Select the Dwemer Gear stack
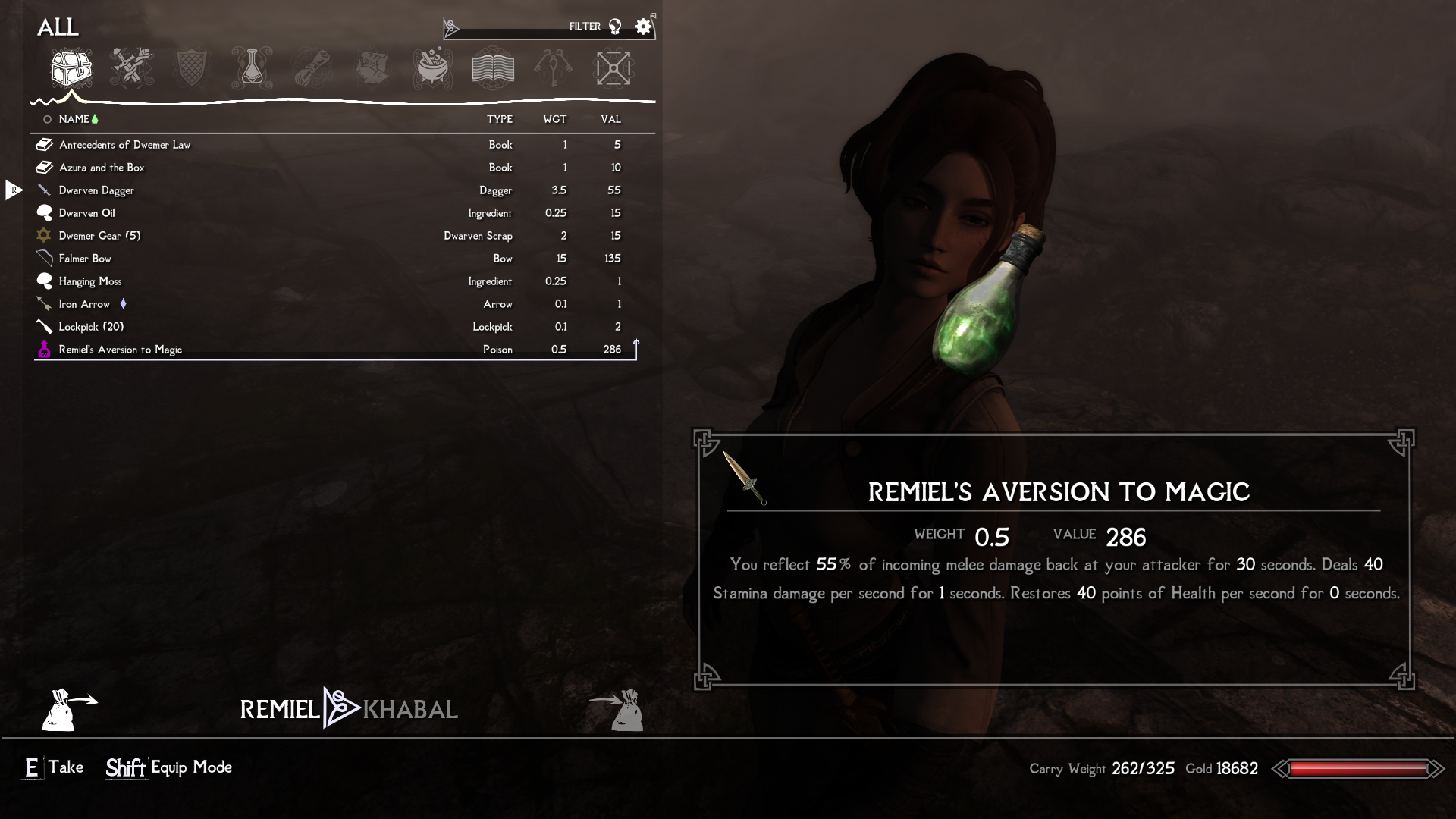The width and height of the screenshot is (1456, 819). pos(99,236)
